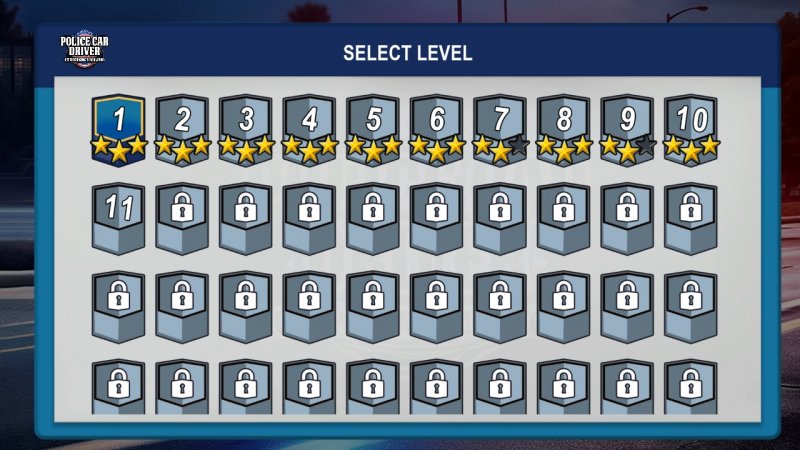Select level 1 badge
The width and height of the screenshot is (800, 450).
click(119, 124)
